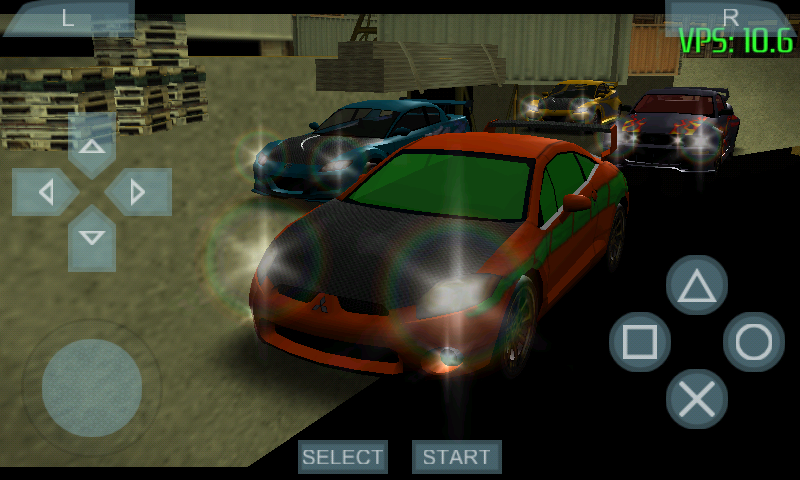Tap the cross face button

click(697, 399)
